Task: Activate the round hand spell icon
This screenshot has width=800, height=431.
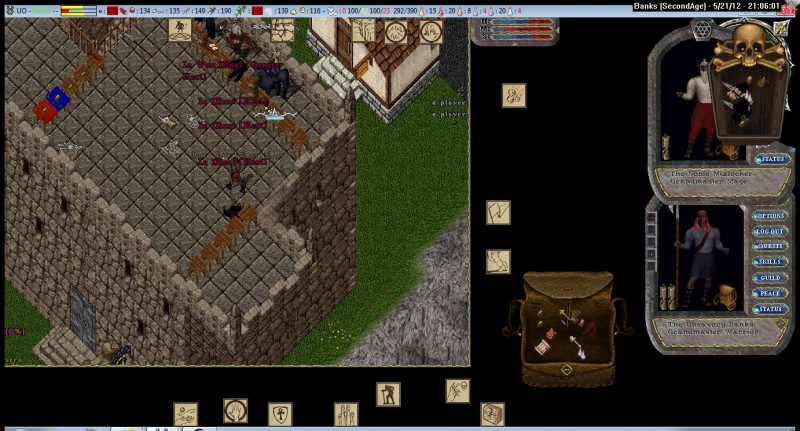Action: pyautogui.click(x=235, y=411)
